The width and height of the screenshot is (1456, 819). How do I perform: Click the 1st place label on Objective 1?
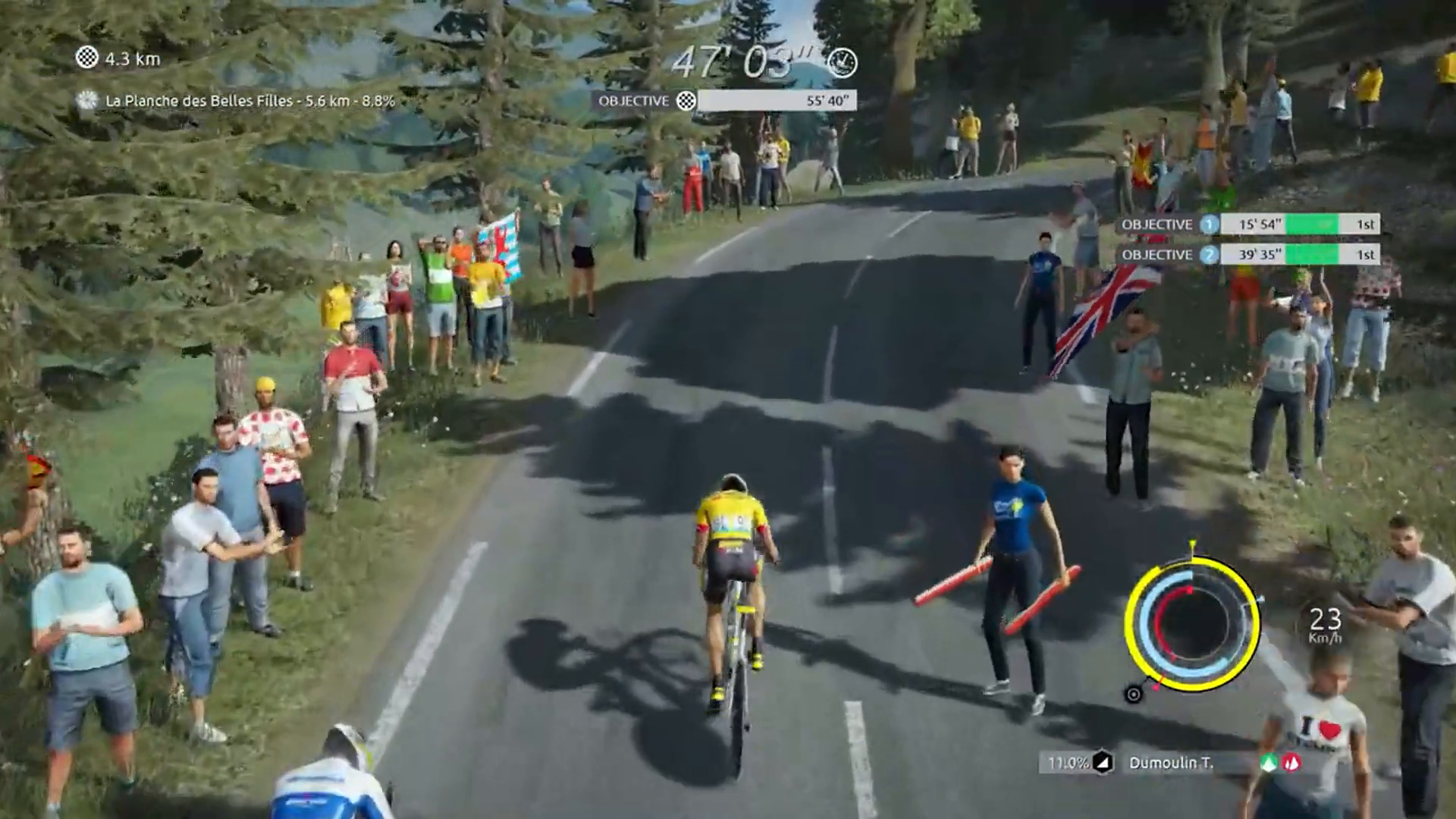pyautogui.click(x=1367, y=224)
